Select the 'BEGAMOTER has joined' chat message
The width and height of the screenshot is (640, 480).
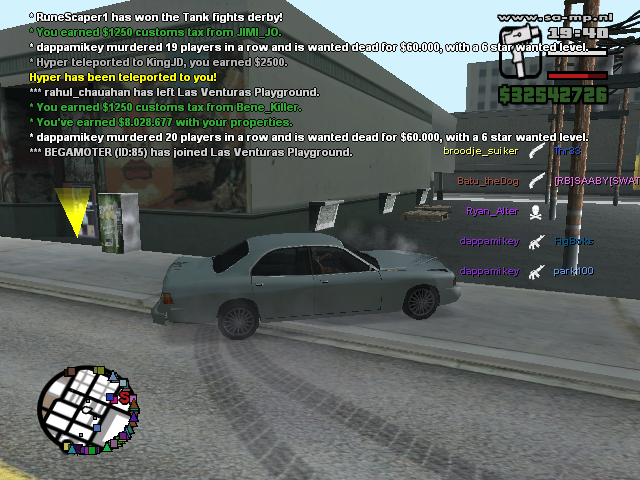pyautogui.click(x=190, y=152)
